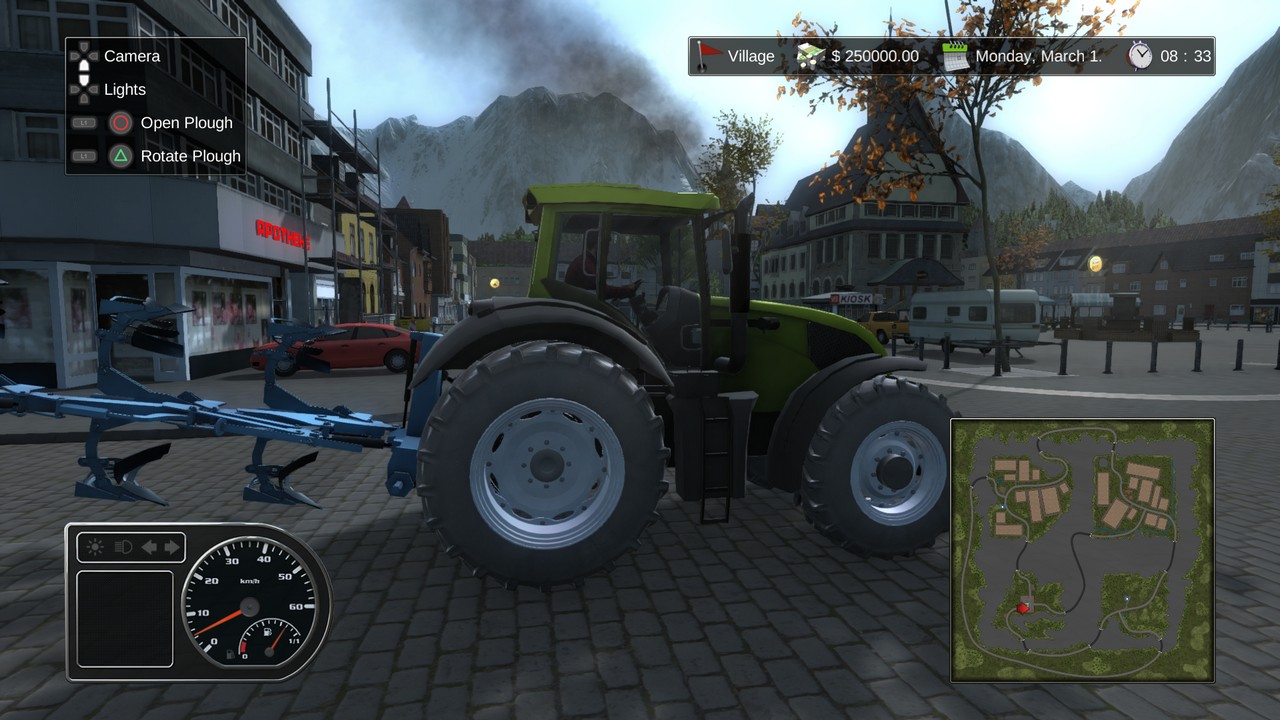1280x720 pixels.
Task: Open the calendar icon beside the date
Action: [x=955, y=56]
